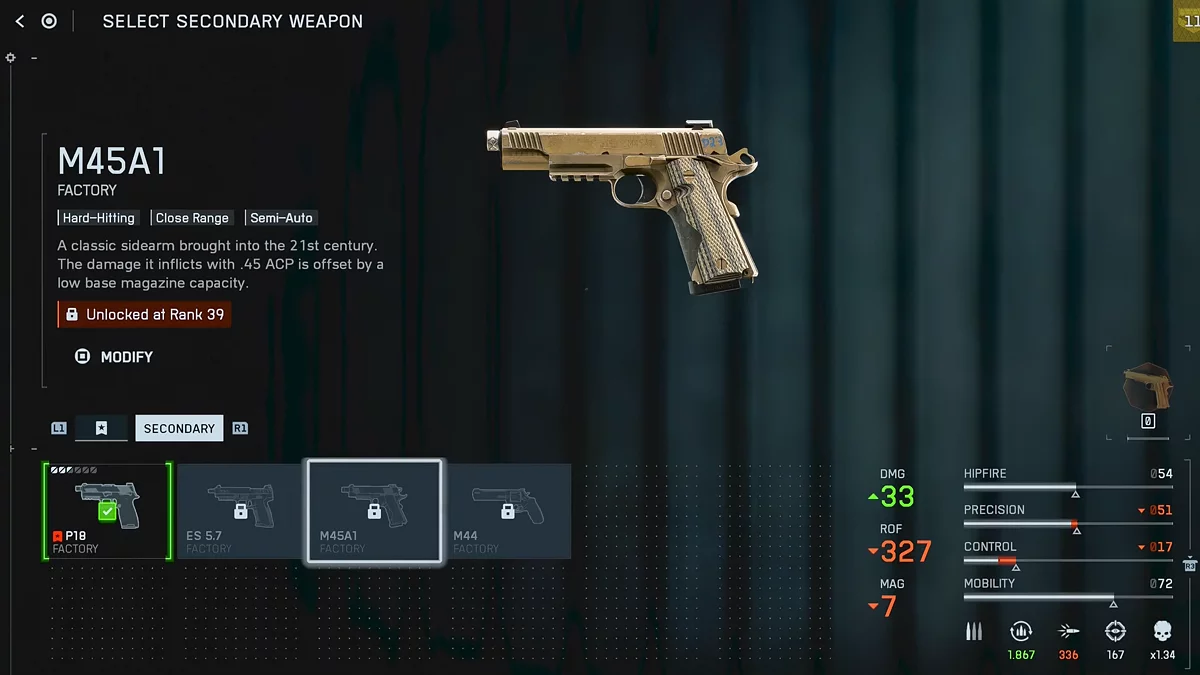Viewport: 1200px width, 675px height.
Task: Open the MODIFY weapon option
Action: point(115,357)
